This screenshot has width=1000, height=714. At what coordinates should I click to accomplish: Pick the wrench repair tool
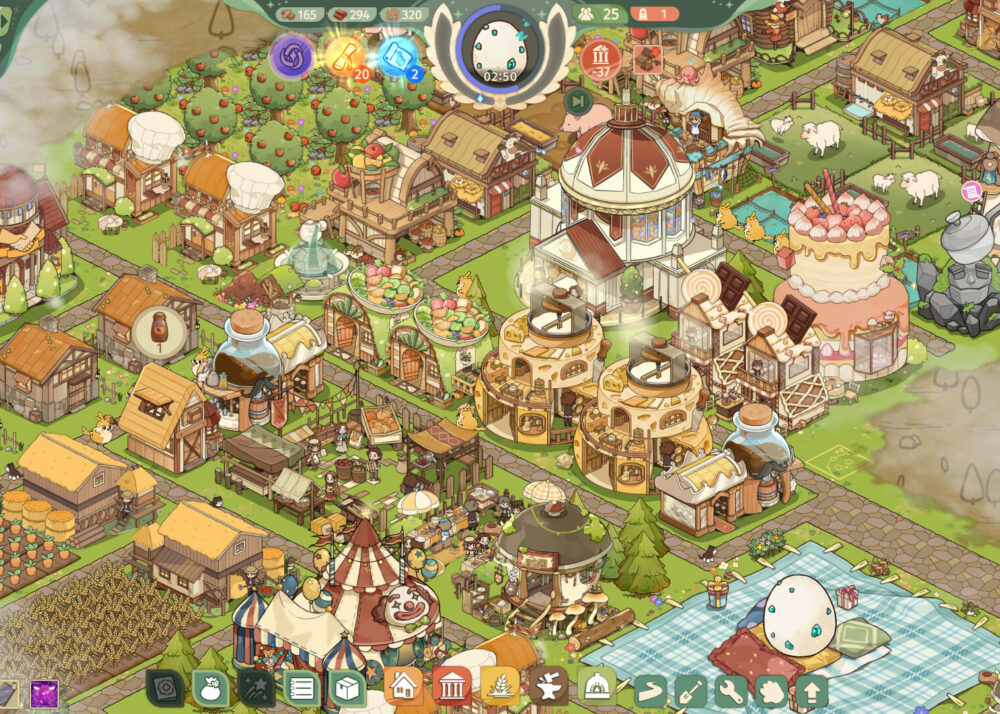(x=731, y=690)
